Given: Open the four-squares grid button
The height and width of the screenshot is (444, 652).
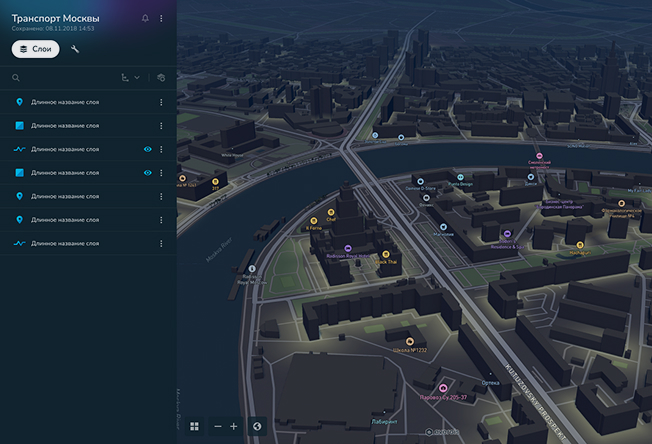Looking at the screenshot, I should click(x=194, y=426).
